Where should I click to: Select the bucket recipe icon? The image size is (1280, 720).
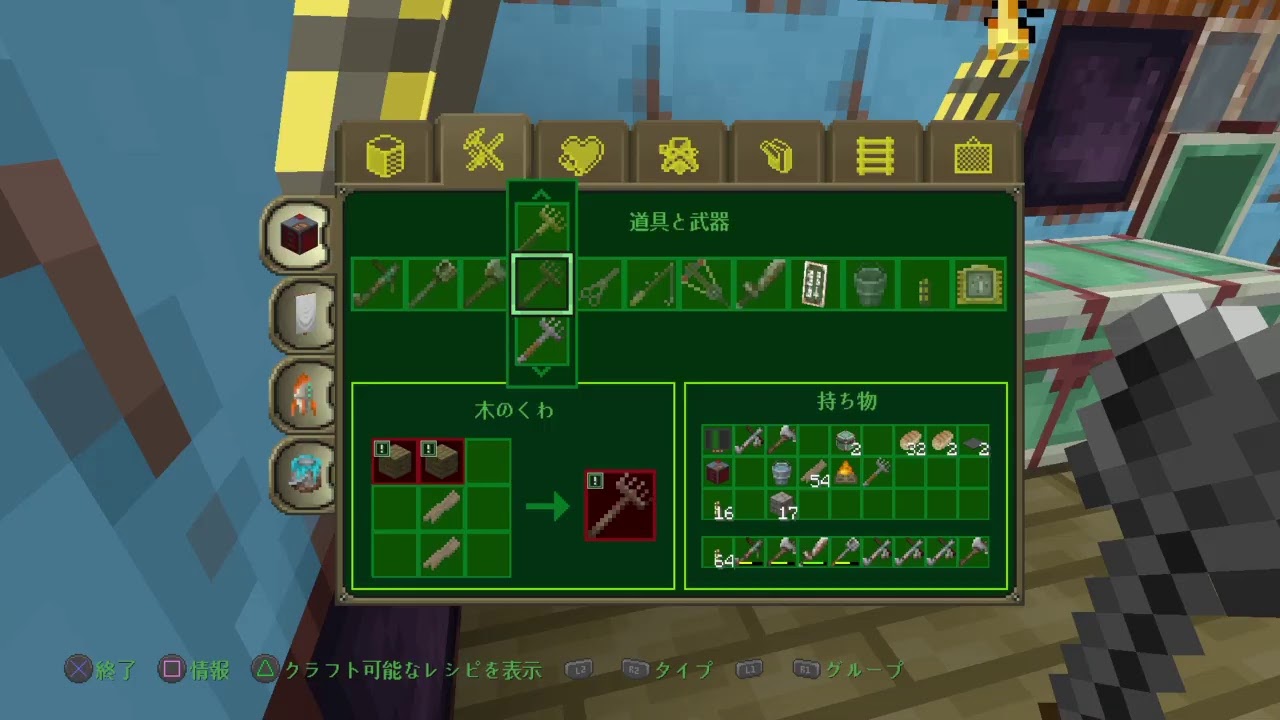click(868, 284)
